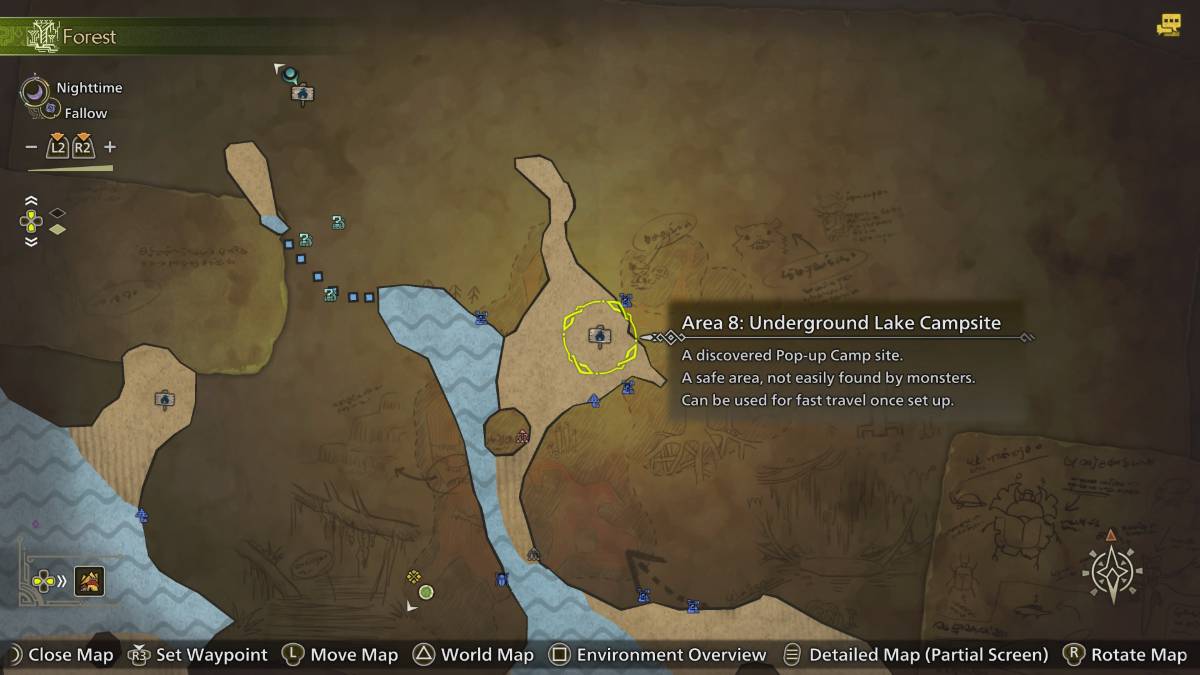Click the yellow flower-shaped map marker
This screenshot has height=675, width=1200.
click(x=413, y=576)
